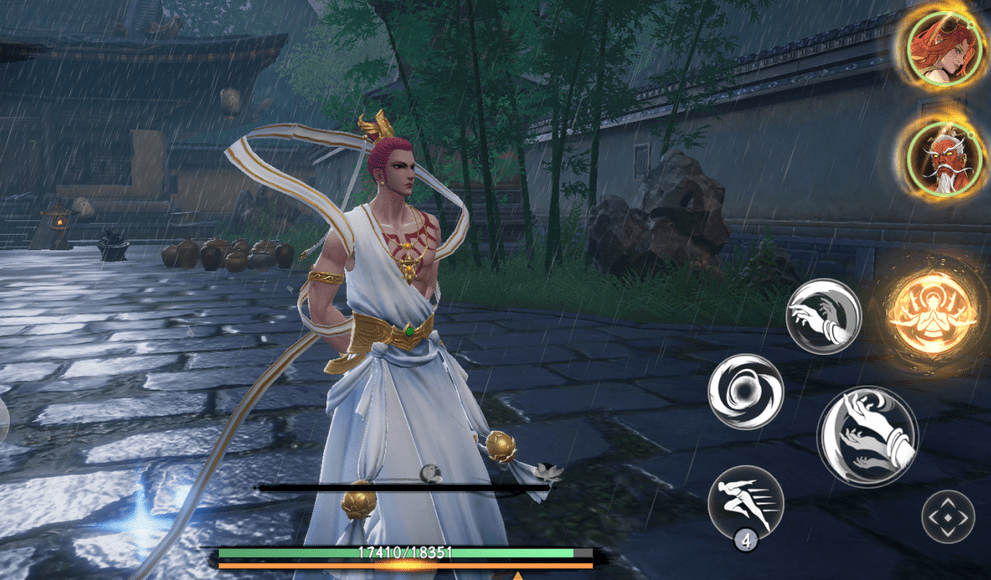Screen dimensions: 991x580
Task: Tap the multi-hand palm attack button
Action: (x=867, y=435)
